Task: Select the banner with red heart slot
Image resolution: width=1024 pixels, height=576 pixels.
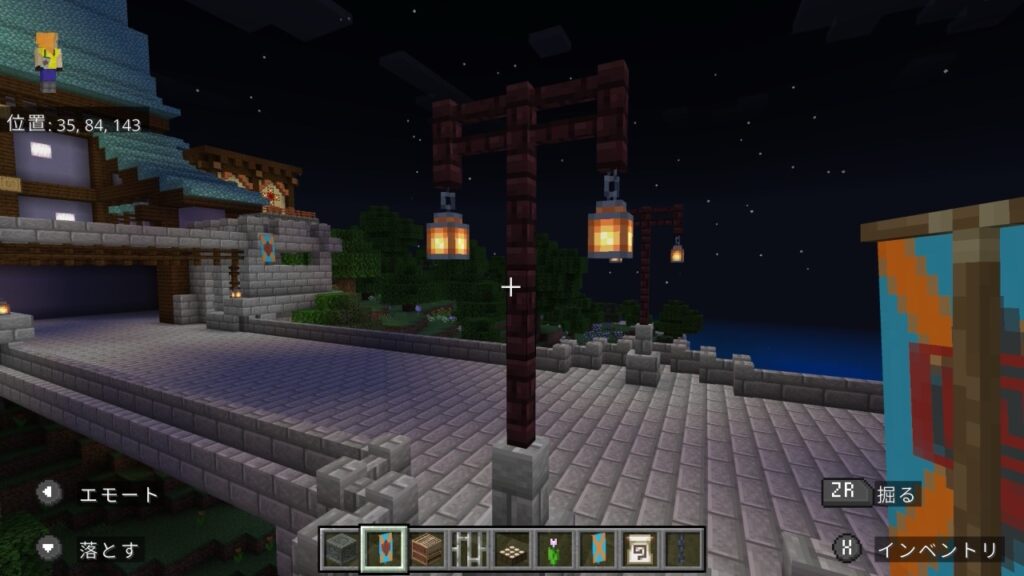Action: (x=384, y=549)
